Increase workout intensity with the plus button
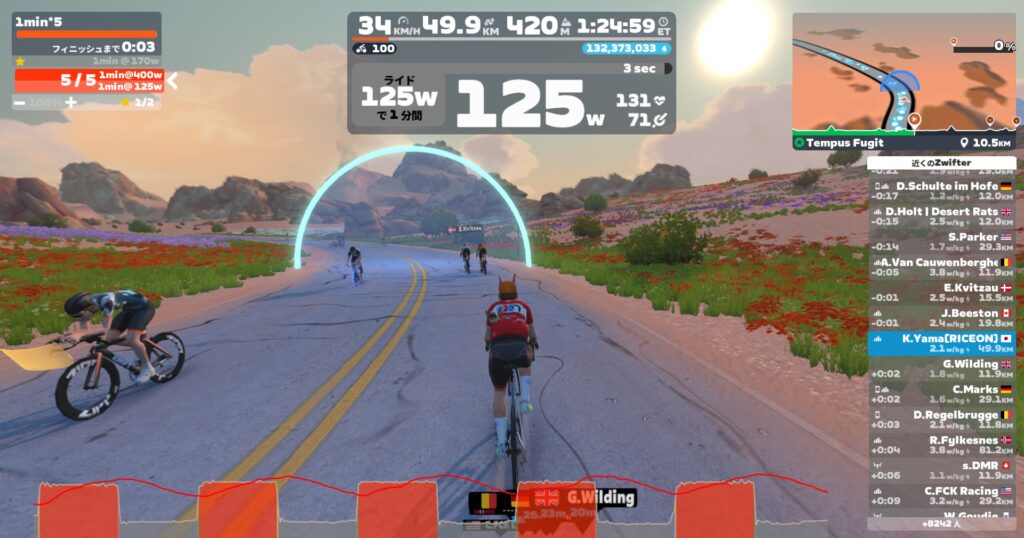 tap(71, 102)
